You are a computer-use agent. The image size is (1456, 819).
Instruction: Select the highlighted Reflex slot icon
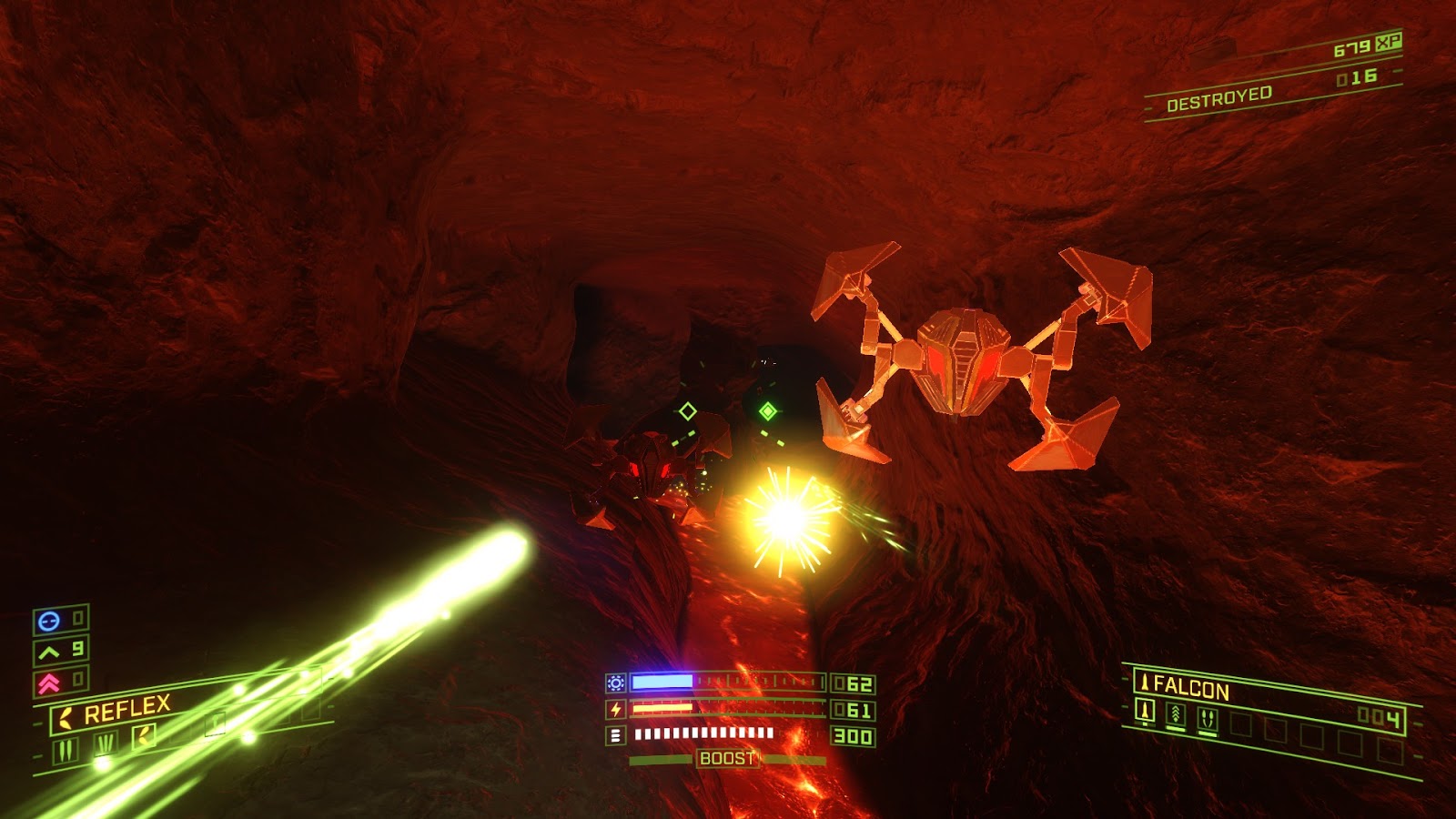145,736
